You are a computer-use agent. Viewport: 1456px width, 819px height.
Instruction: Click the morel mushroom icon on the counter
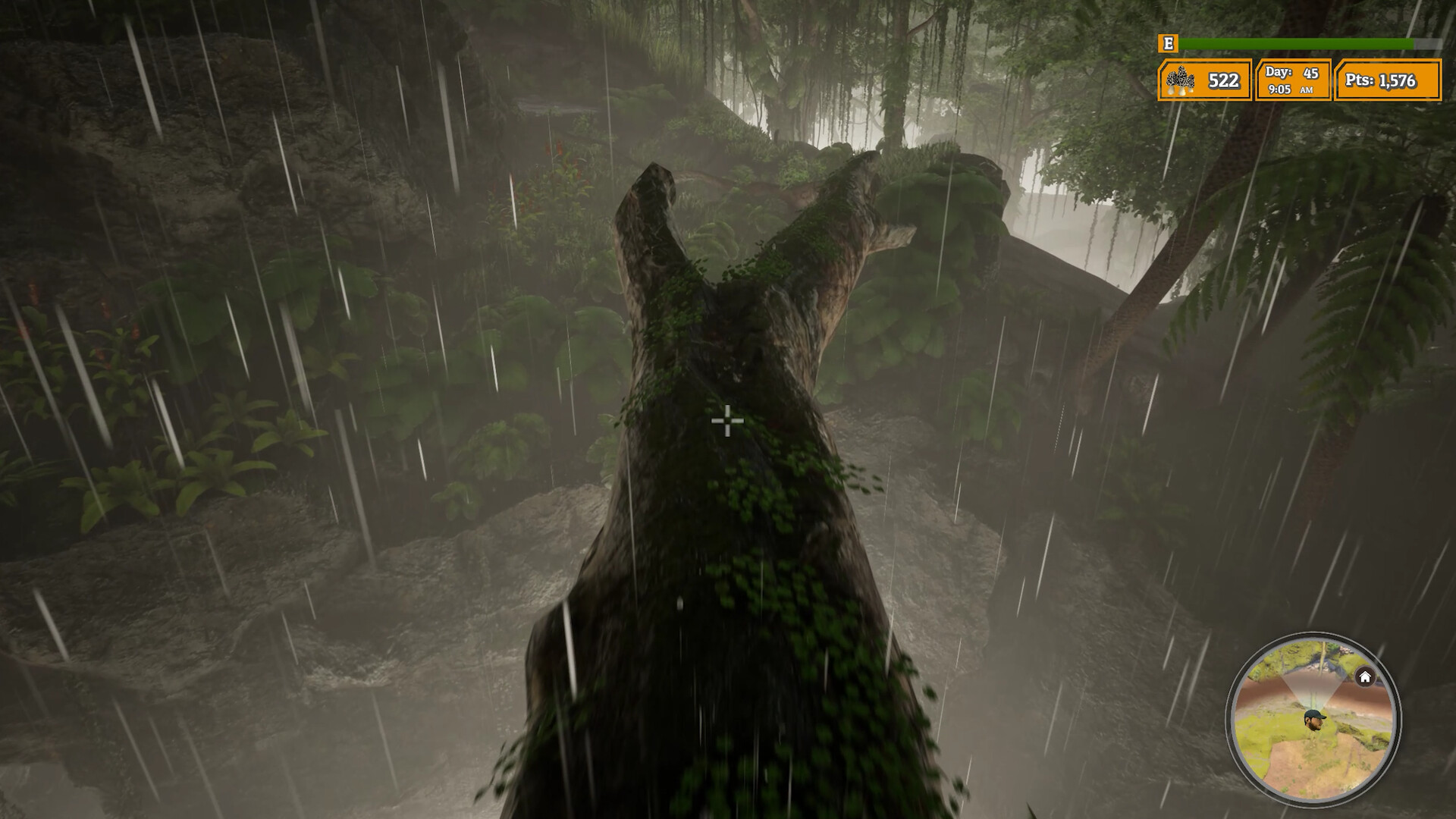click(1181, 78)
